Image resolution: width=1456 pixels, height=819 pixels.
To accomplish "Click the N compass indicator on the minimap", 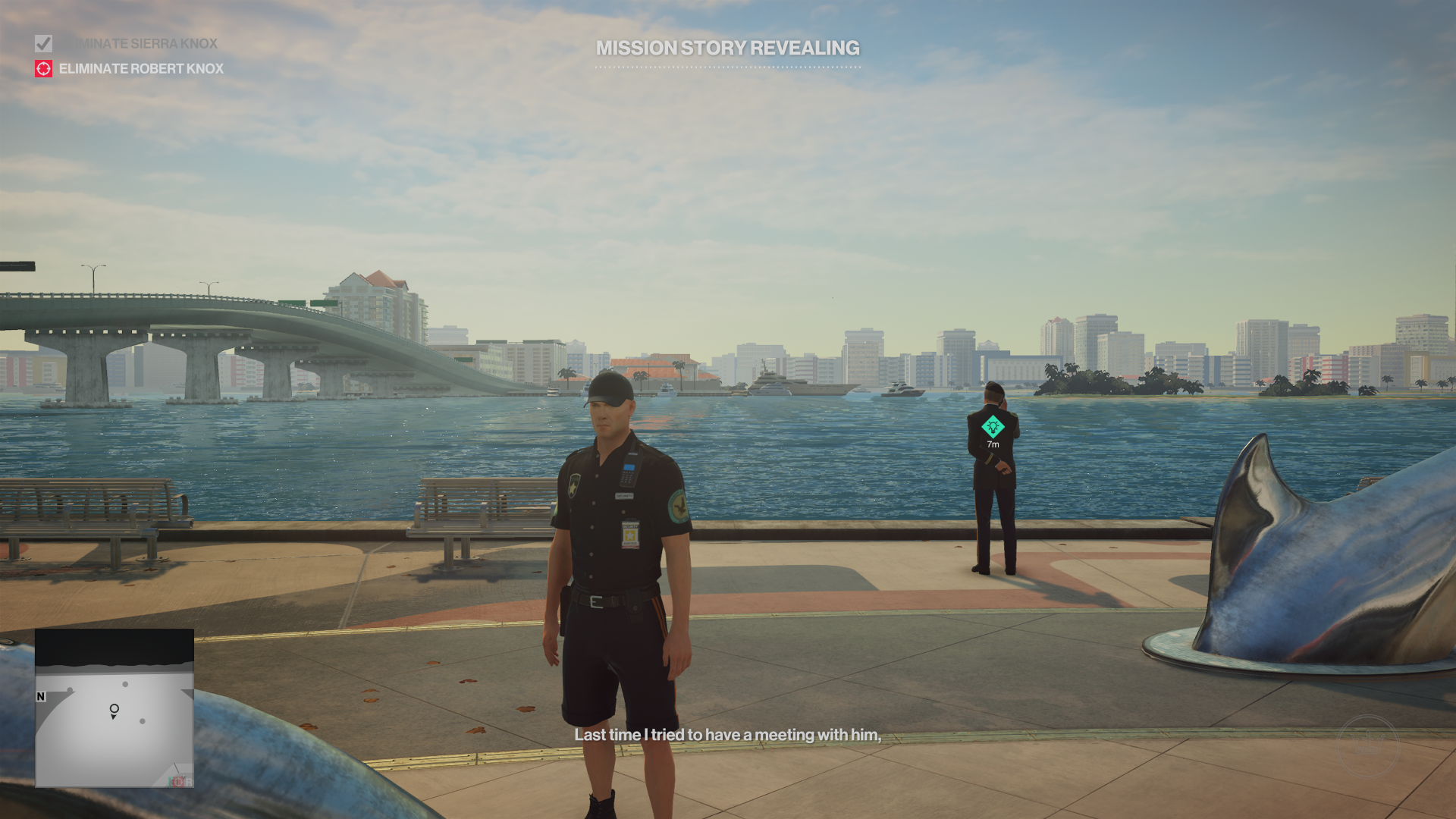I will pyautogui.click(x=40, y=695).
